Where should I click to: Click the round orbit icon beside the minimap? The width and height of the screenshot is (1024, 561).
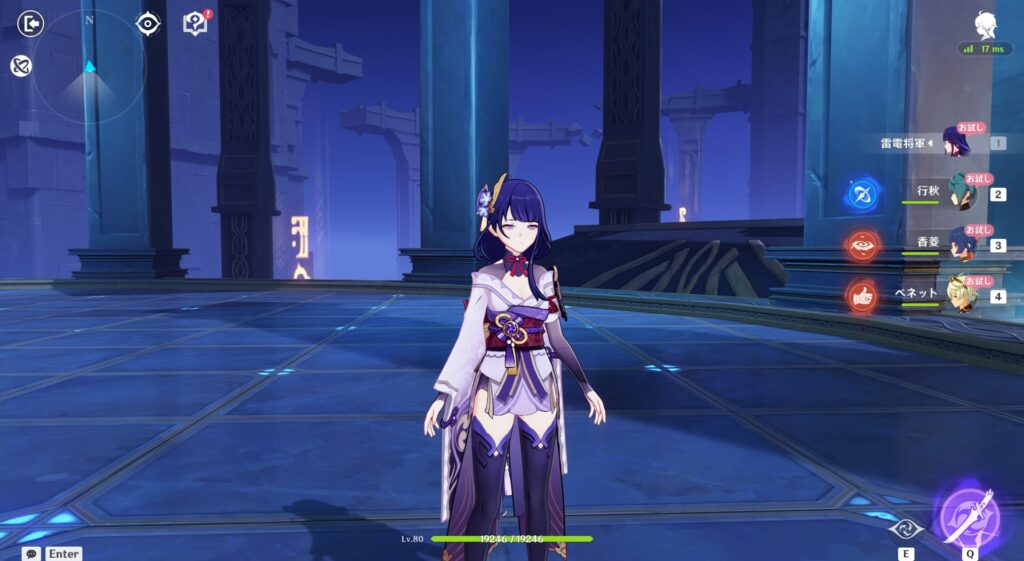[20, 65]
